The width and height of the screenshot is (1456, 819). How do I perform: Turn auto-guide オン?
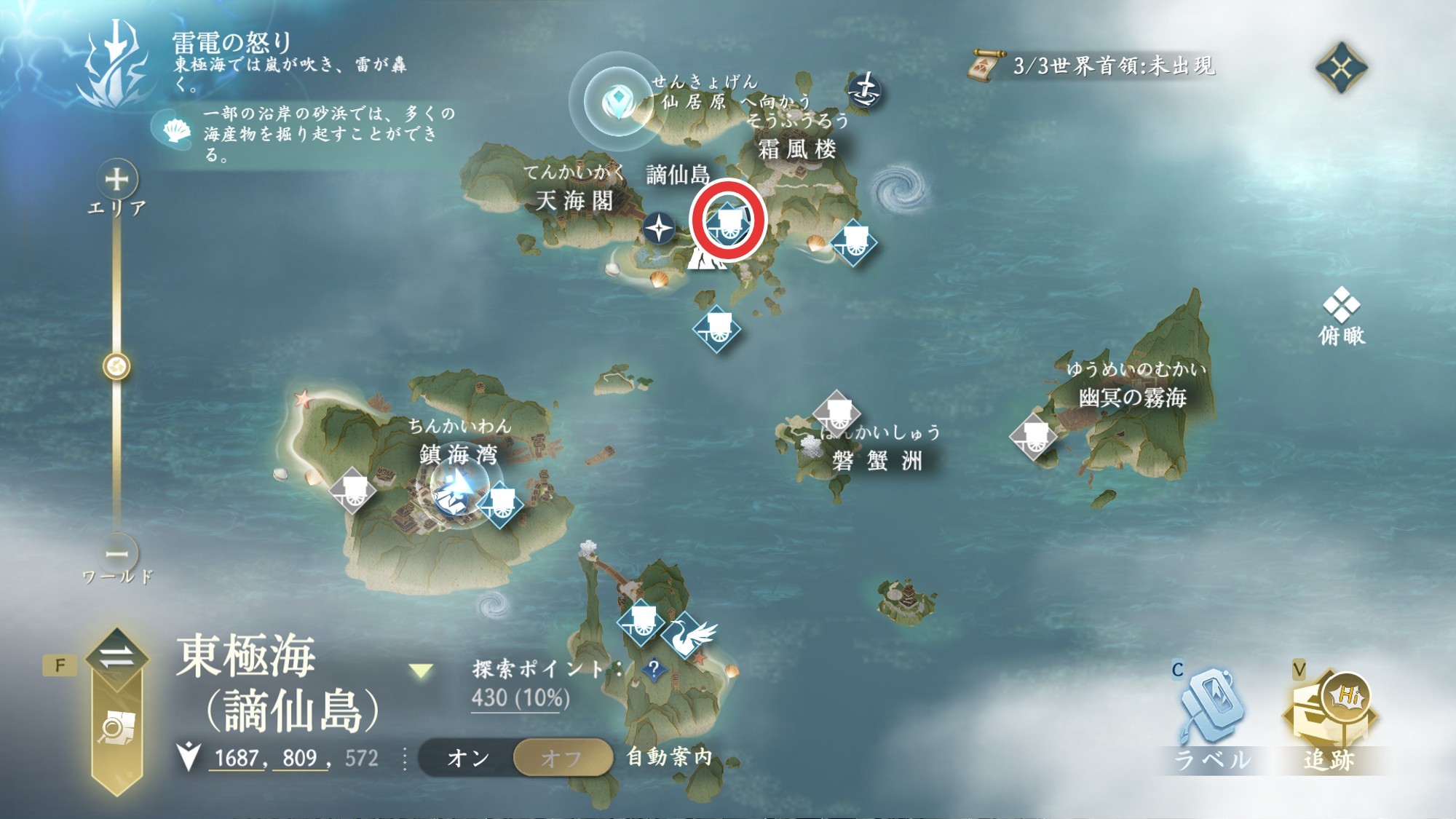click(x=467, y=758)
